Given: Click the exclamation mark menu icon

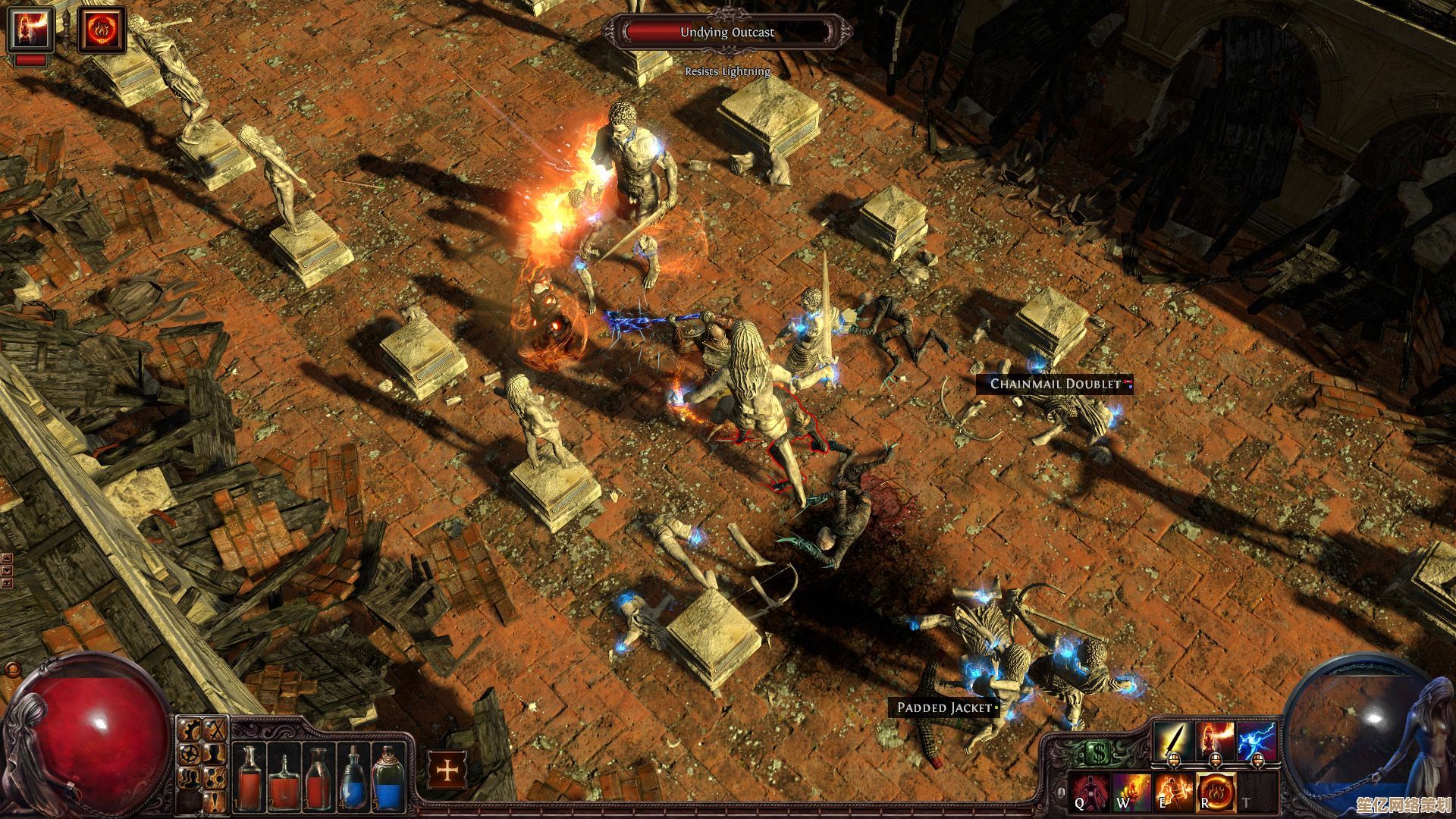Looking at the screenshot, I should 215,800.
